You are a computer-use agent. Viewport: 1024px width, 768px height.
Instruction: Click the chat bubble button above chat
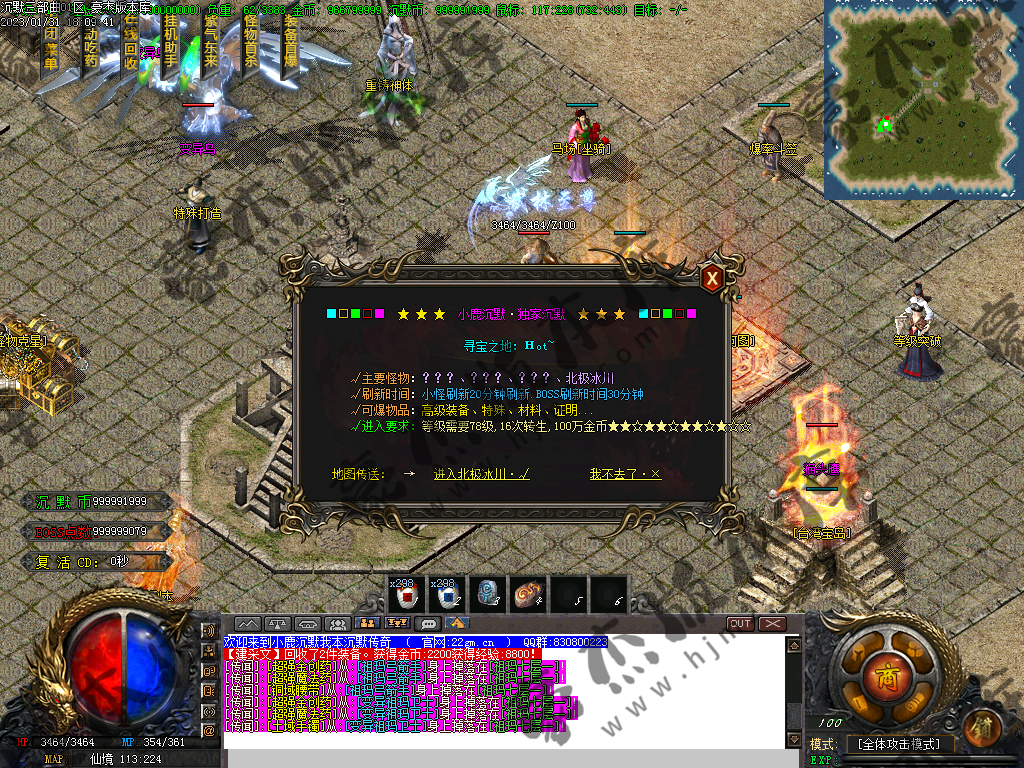pos(430,623)
